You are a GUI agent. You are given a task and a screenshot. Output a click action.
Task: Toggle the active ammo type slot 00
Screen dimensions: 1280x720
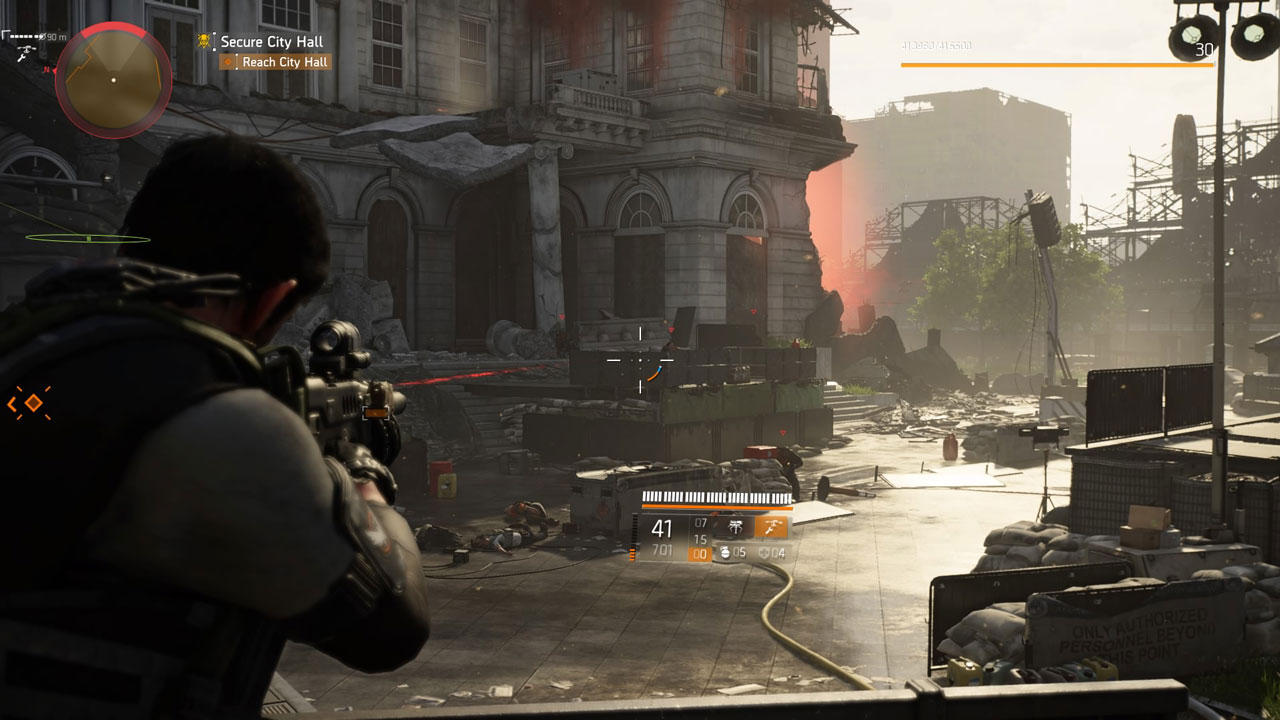point(700,554)
